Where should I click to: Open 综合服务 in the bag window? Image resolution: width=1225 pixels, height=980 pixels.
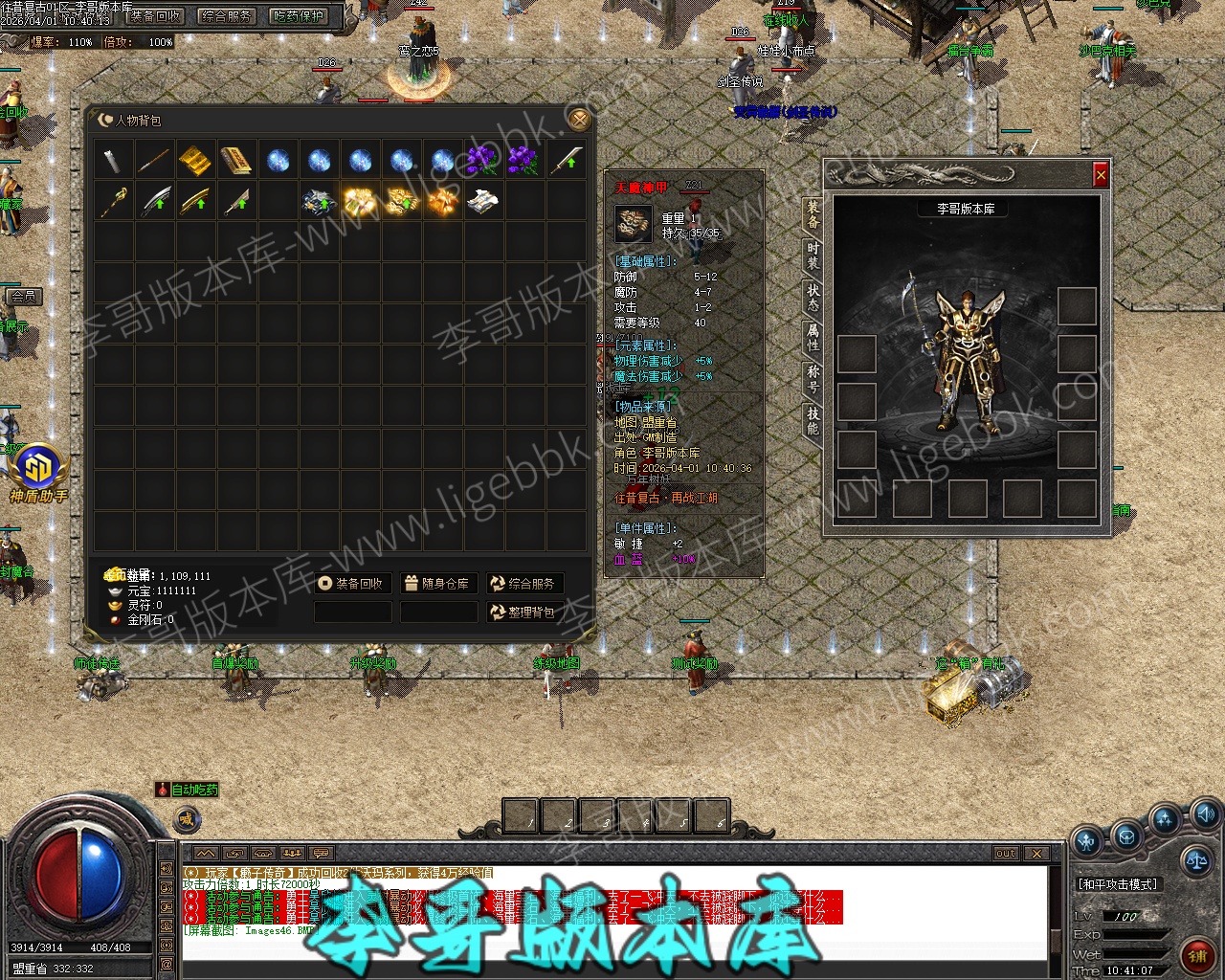click(x=523, y=584)
